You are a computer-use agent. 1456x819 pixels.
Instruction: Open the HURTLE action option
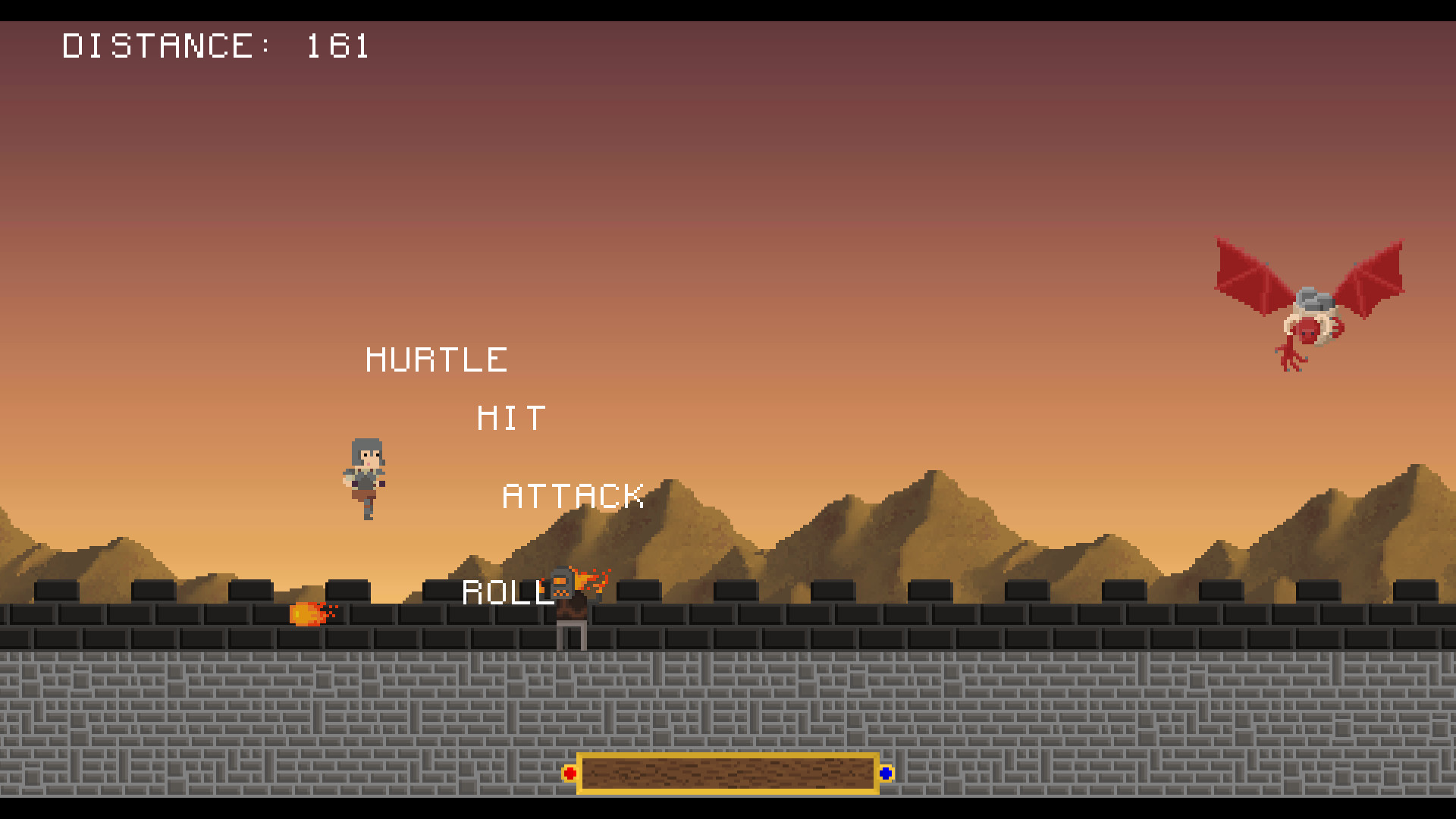pos(437,358)
